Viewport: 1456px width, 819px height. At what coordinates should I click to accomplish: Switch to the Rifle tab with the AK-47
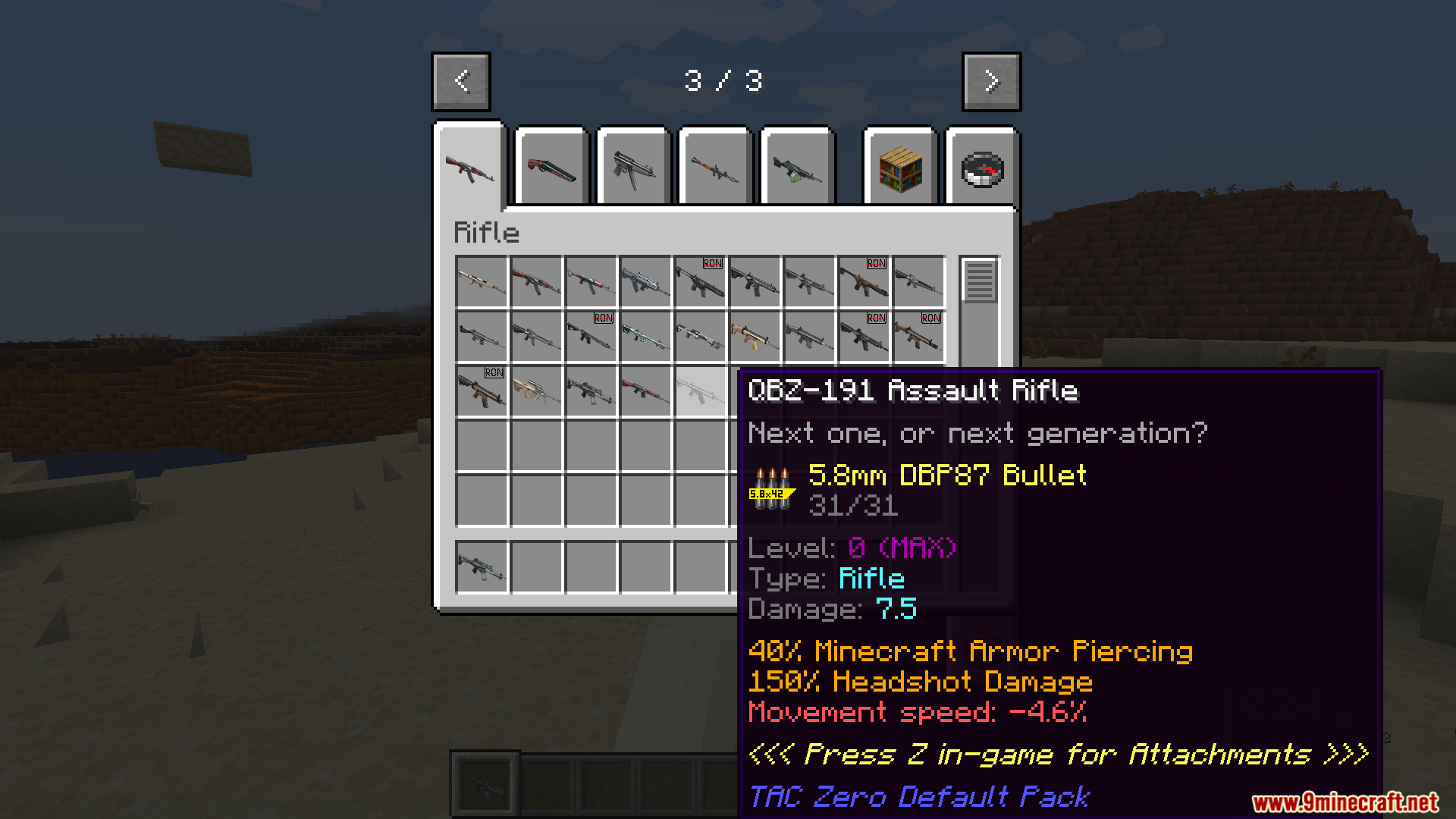[469, 168]
